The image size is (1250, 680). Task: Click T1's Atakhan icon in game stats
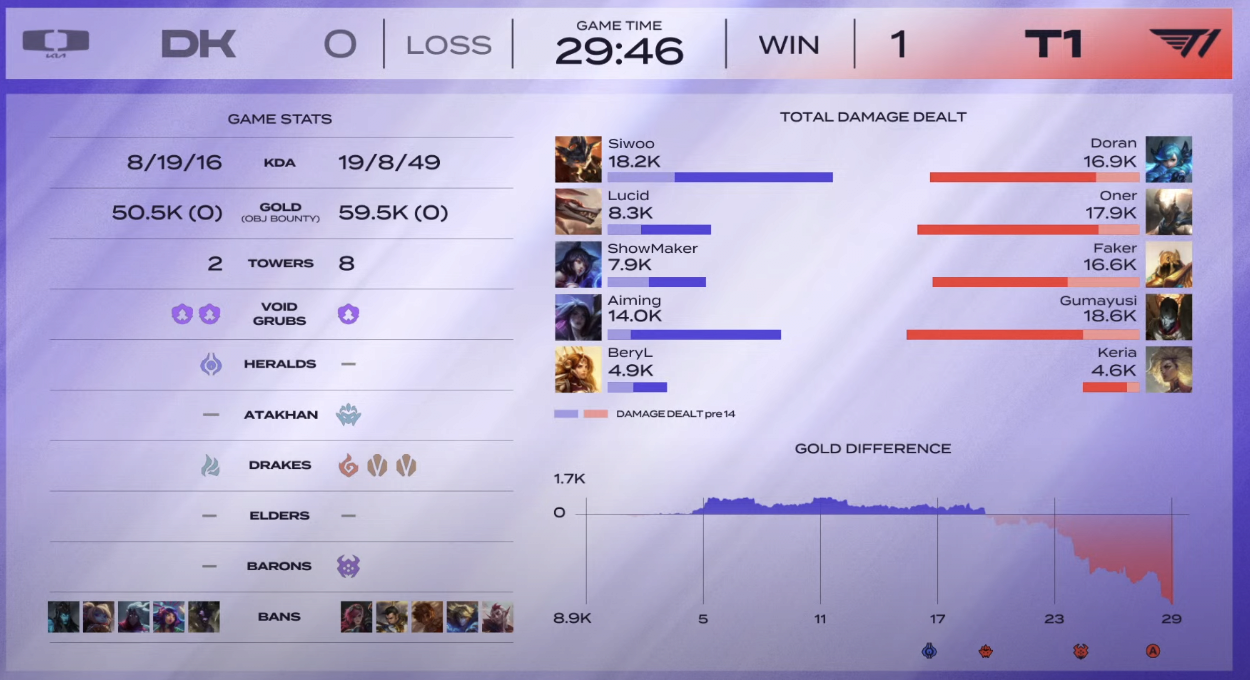pos(349,415)
